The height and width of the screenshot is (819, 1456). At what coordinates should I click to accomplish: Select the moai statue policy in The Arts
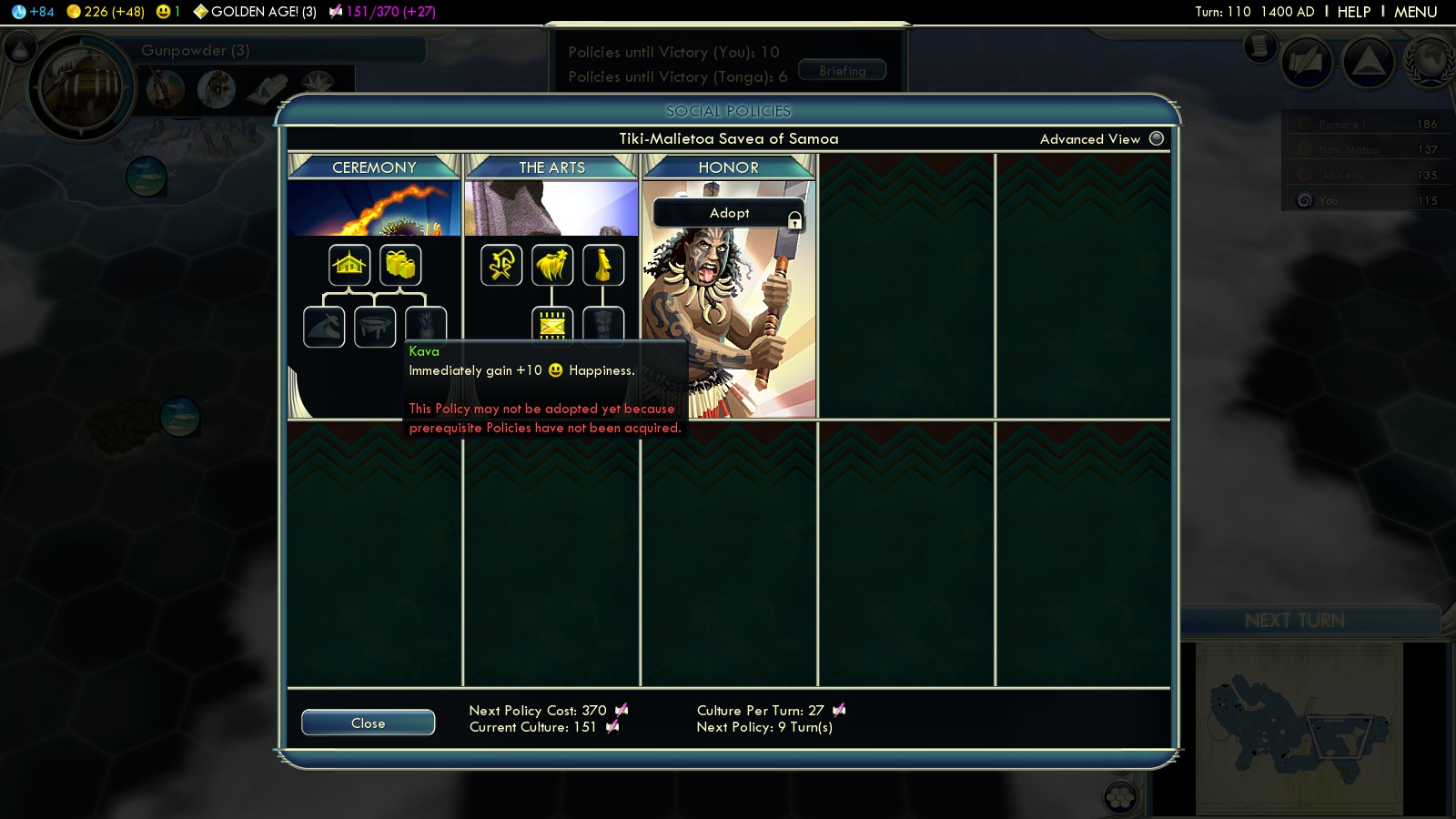point(602,265)
